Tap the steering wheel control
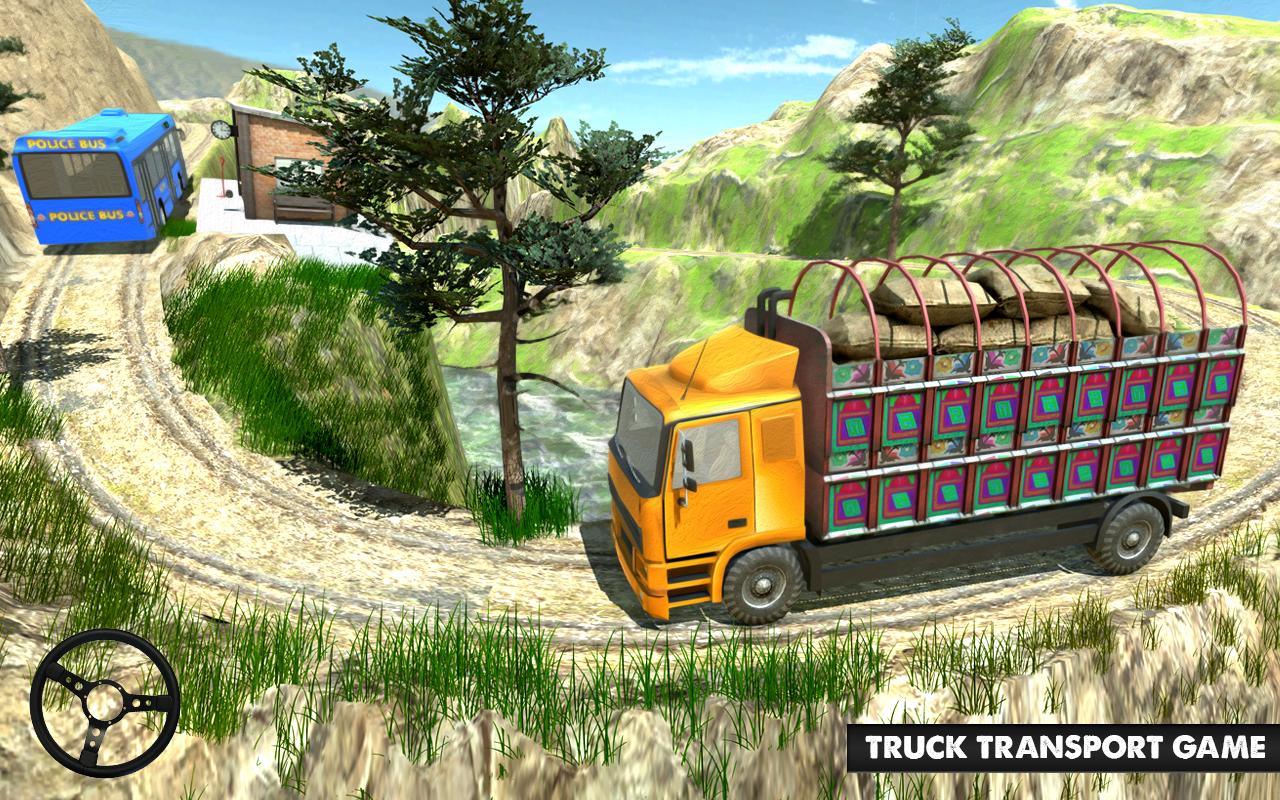Viewport: 1280px width, 800px height. (x=105, y=702)
